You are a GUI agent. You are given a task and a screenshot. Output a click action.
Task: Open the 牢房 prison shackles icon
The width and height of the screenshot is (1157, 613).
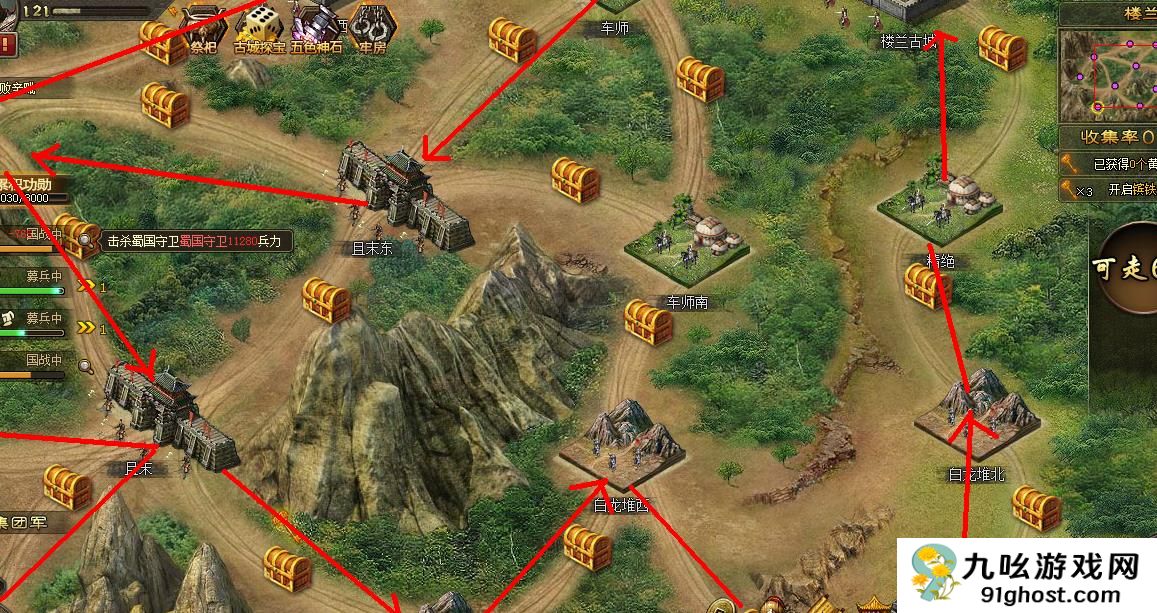[372, 26]
